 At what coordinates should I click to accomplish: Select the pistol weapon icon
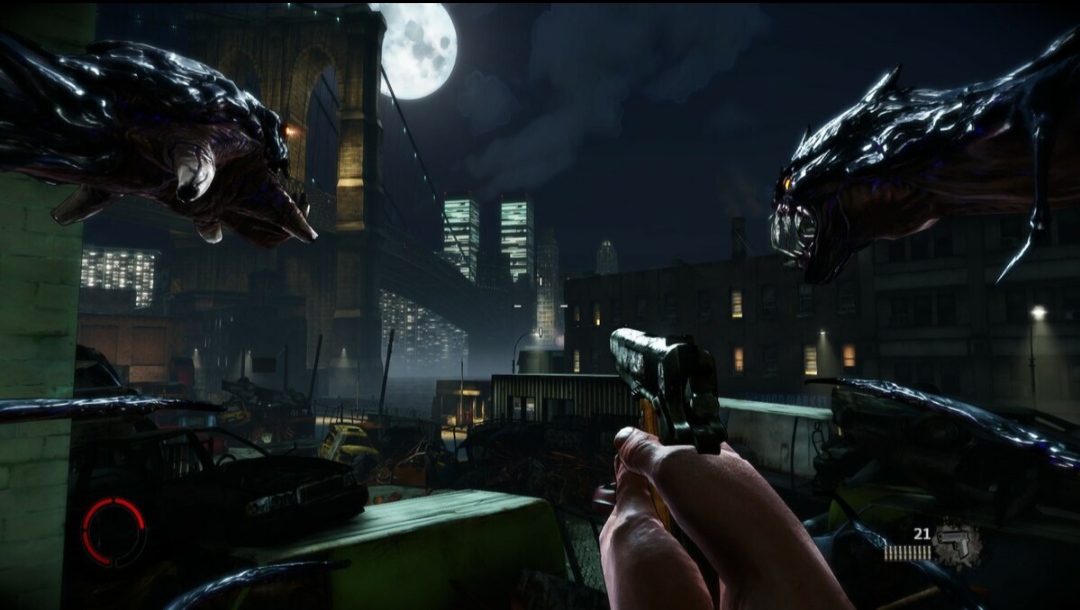(956, 545)
